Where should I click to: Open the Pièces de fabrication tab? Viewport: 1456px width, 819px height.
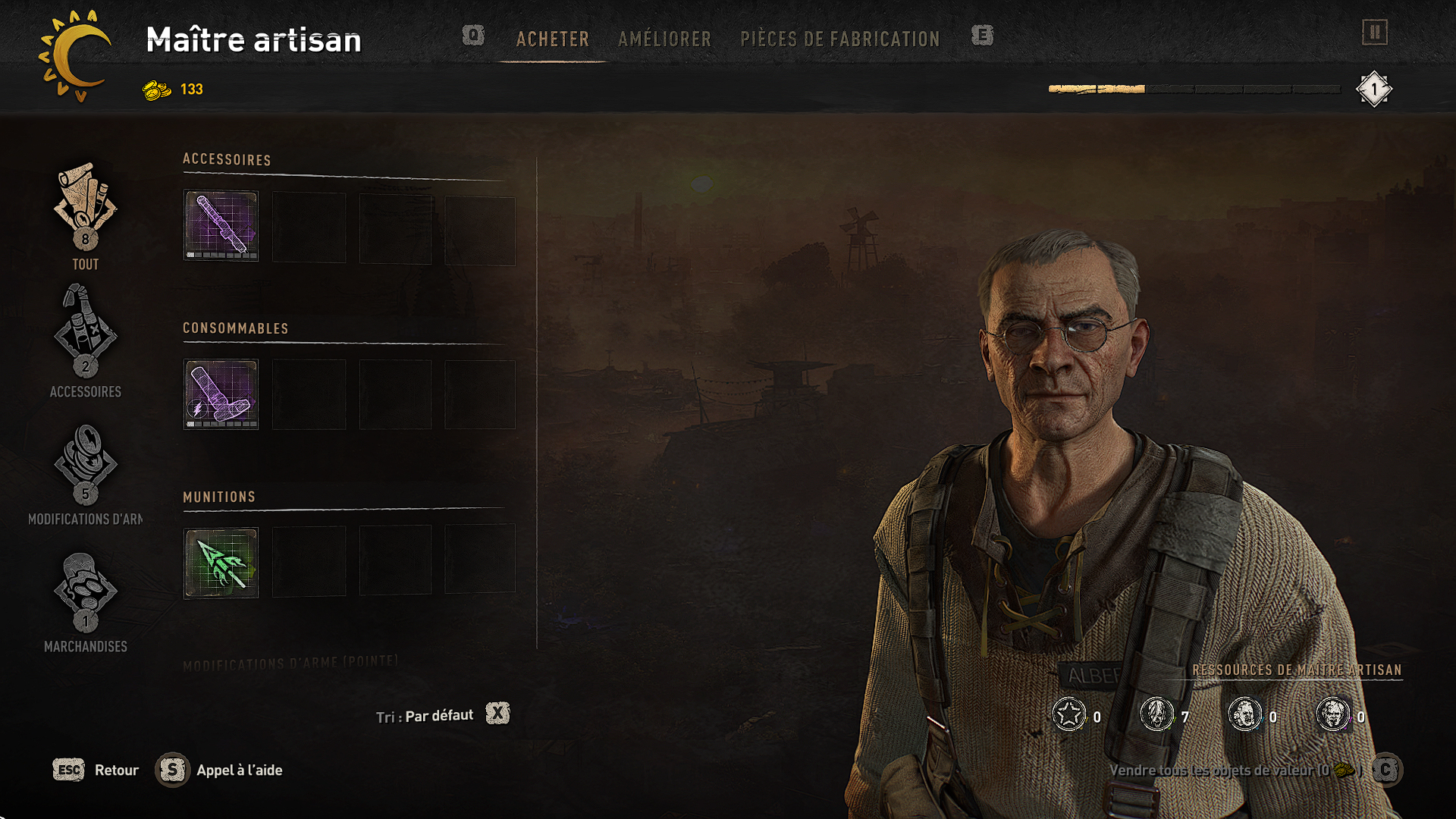click(x=840, y=39)
